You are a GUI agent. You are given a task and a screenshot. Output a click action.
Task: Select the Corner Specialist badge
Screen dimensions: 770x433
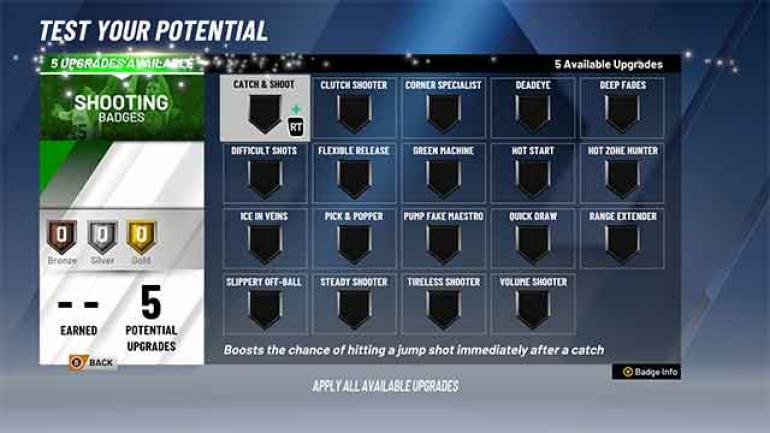[443, 109]
